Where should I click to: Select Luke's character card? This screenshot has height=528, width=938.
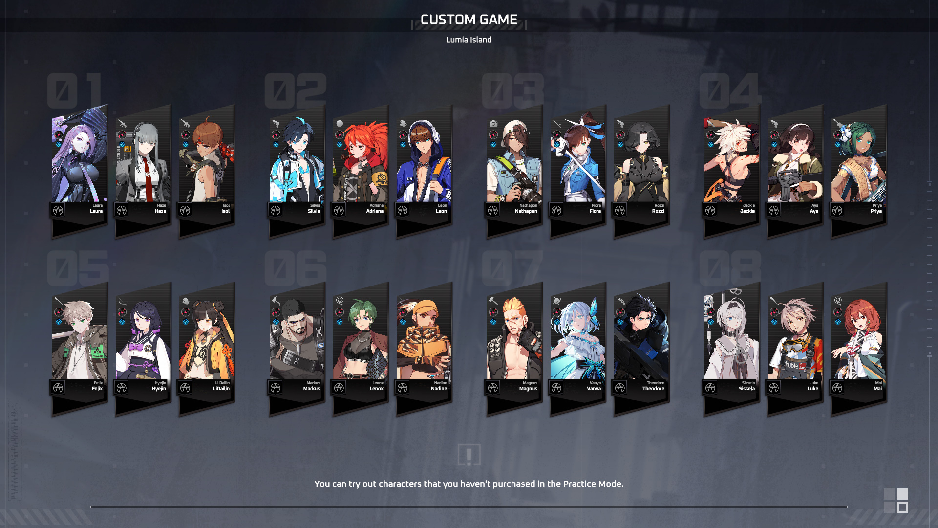(x=794, y=342)
